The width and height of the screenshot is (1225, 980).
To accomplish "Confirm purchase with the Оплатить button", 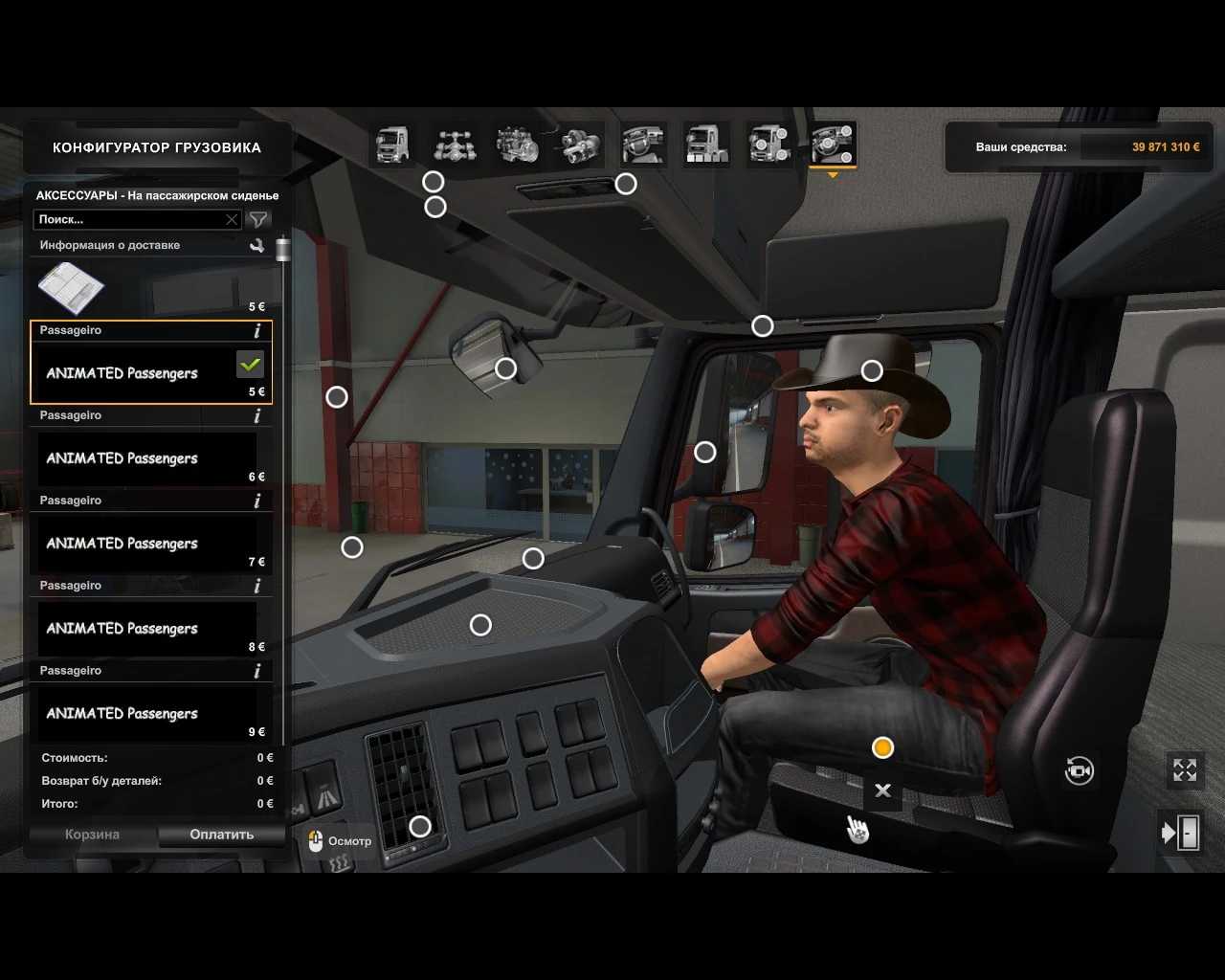I will pos(221,835).
